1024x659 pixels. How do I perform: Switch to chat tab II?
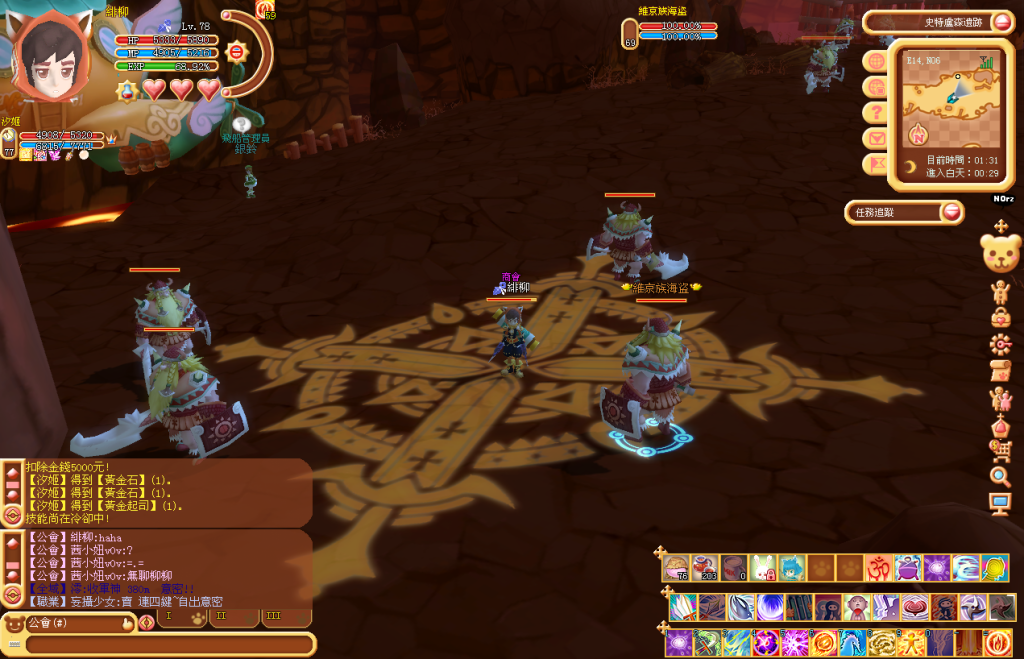pos(223,617)
